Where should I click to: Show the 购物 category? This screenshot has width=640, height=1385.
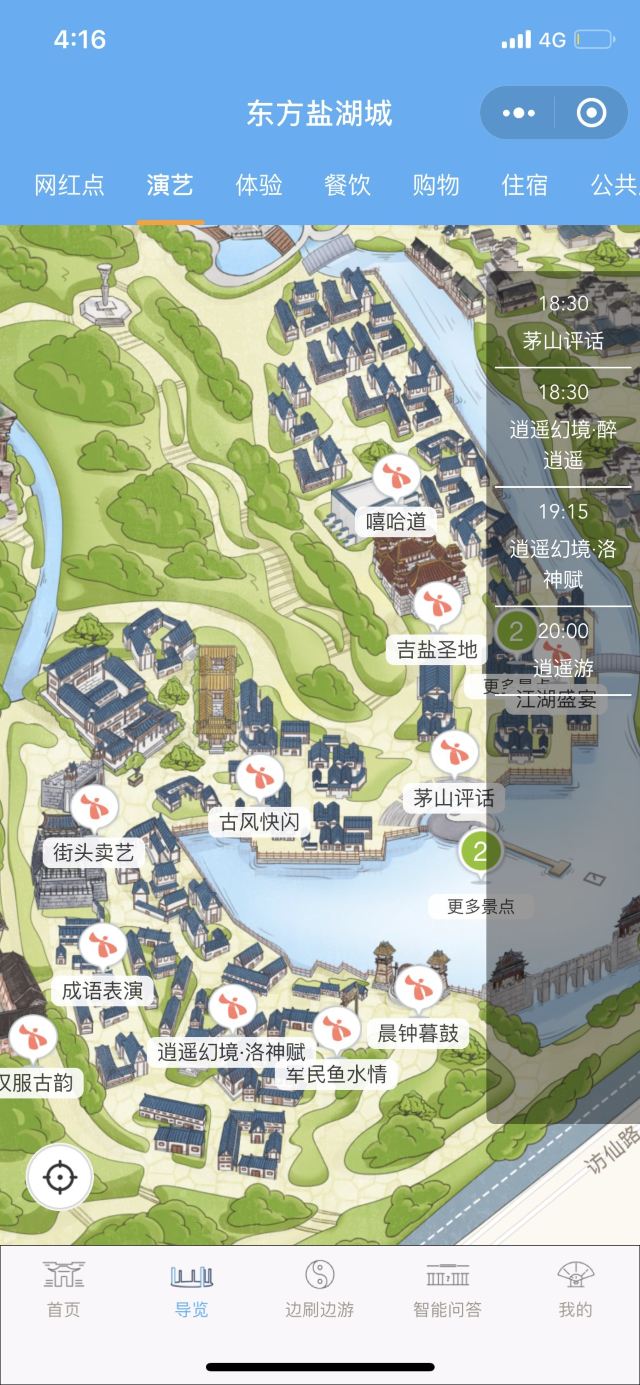coord(436,185)
